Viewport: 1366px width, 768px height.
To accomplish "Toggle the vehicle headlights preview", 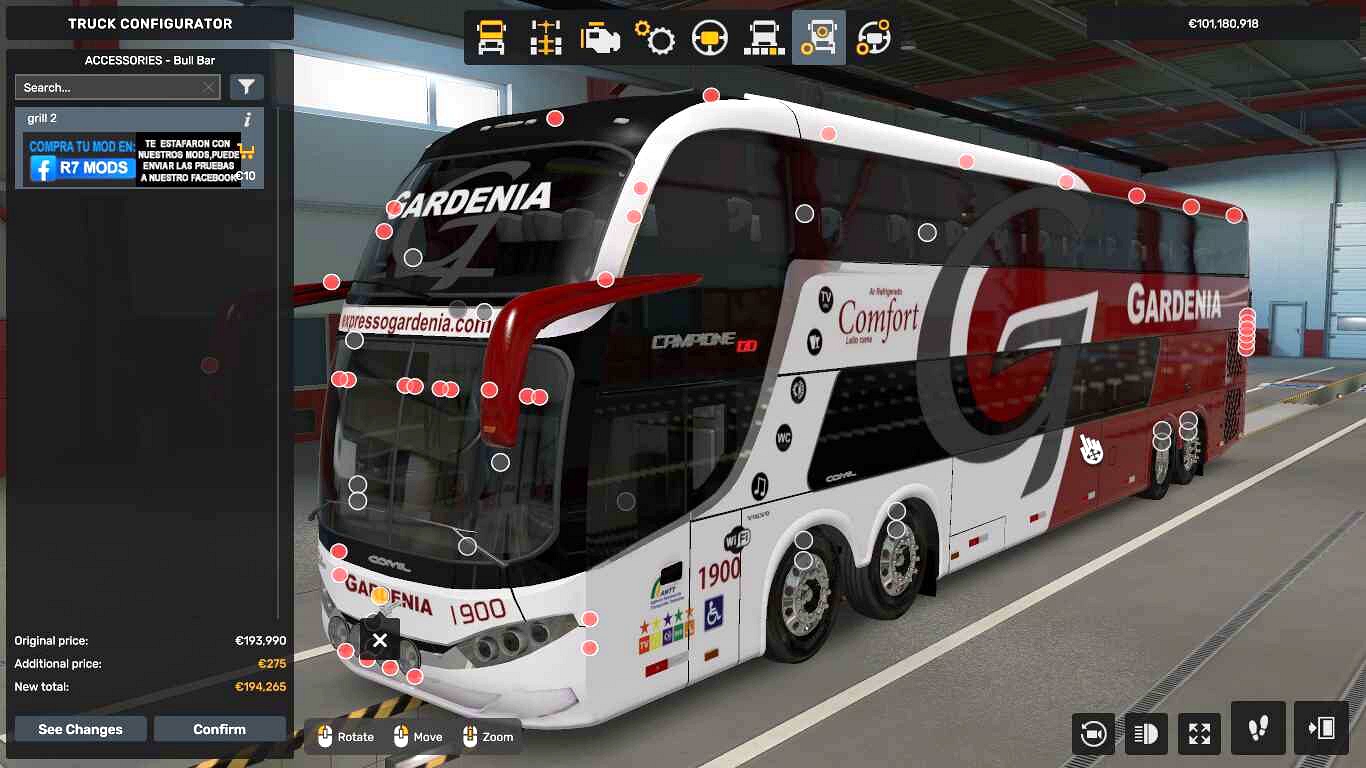I will point(1146,733).
